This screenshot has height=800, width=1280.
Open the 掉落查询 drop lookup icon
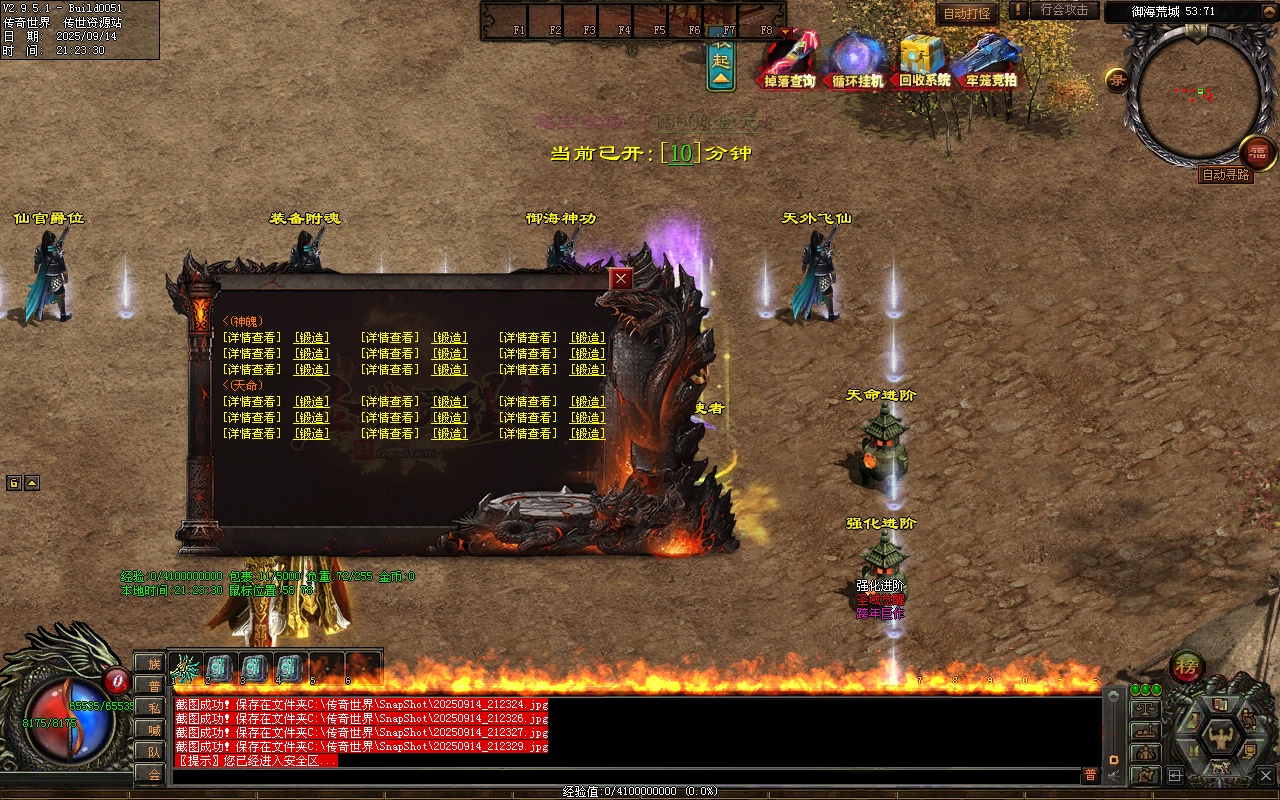pos(790,60)
